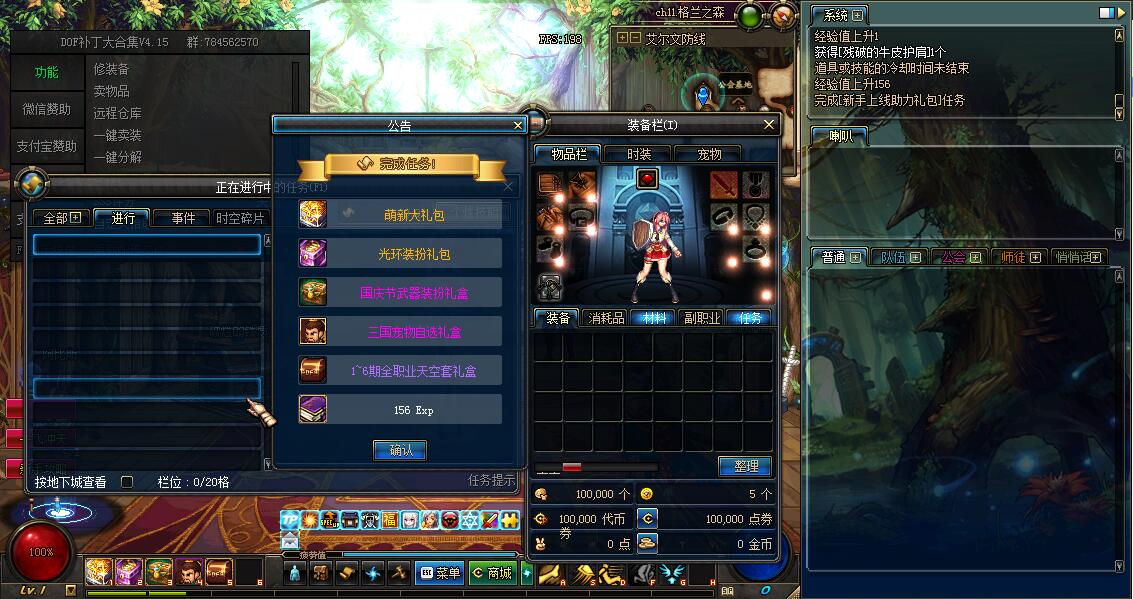Confirm the quest completion with 确认
Image resolution: width=1133 pixels, height=599 pixels.
tap(400, 450)
